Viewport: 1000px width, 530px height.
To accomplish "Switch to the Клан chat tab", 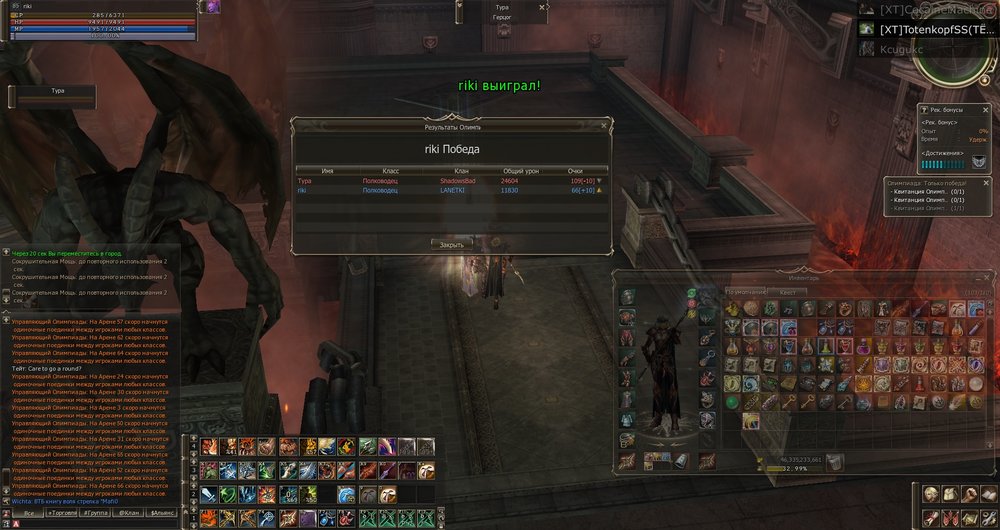I will [128, 513].
